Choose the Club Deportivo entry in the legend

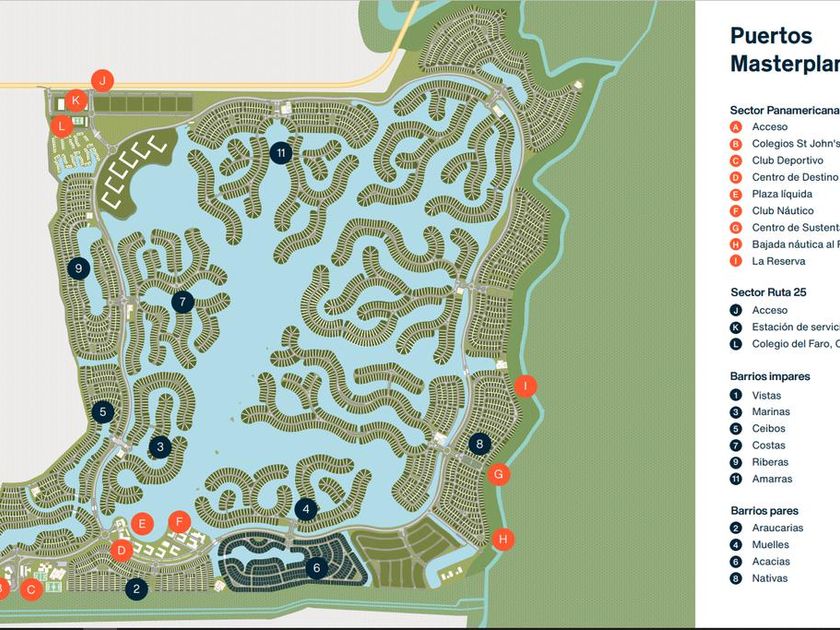pos(787,160)
